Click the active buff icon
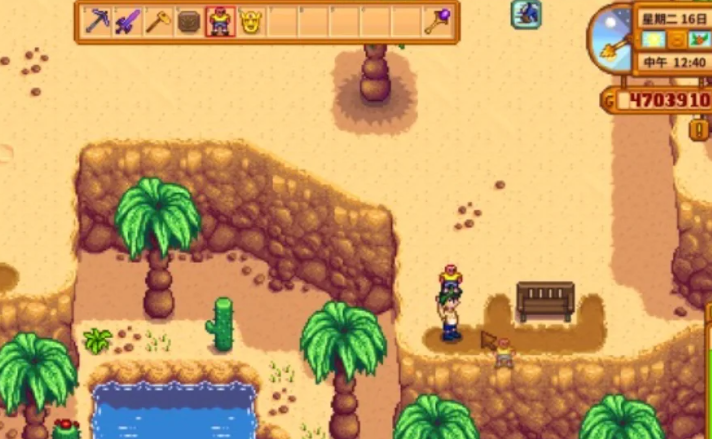 [527, 14]
